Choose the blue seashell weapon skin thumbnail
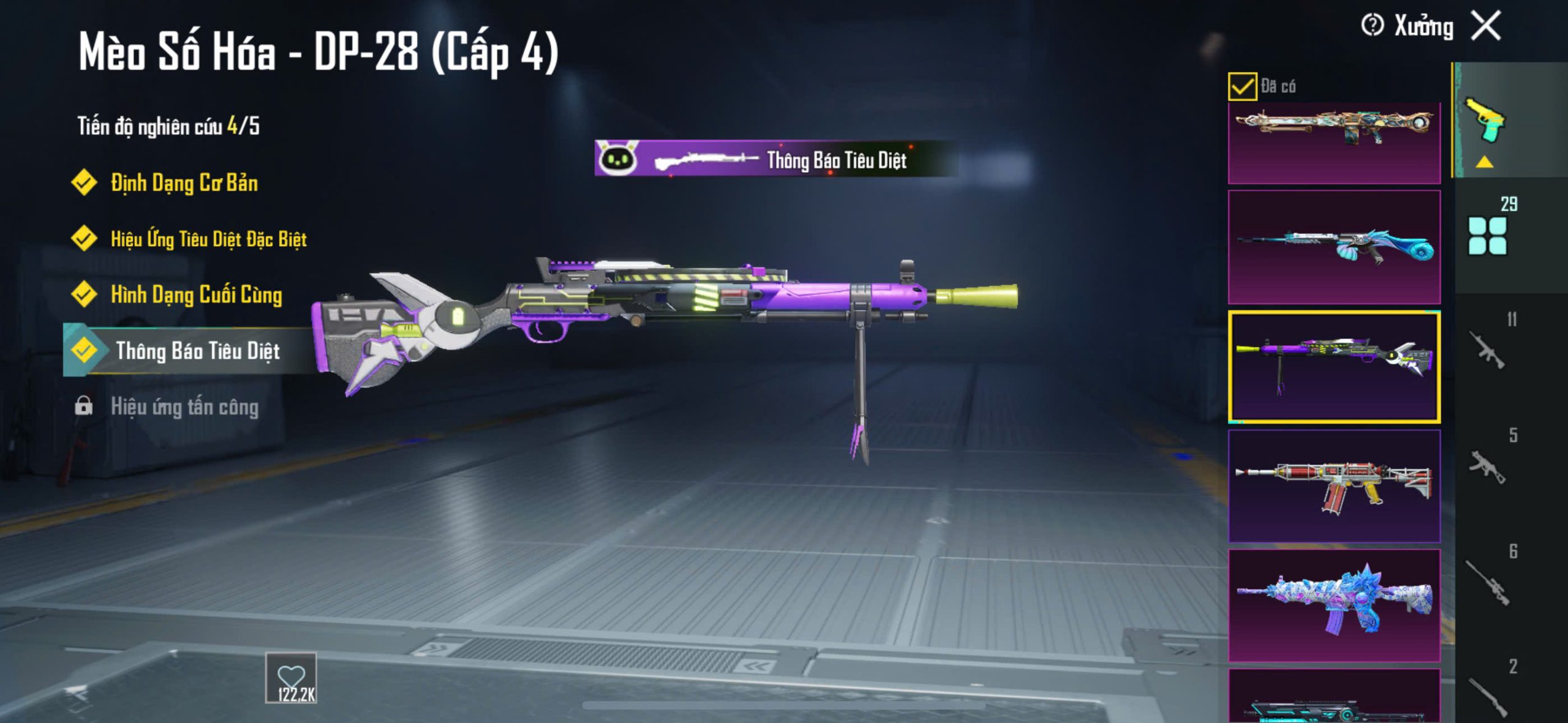The width and height of the screenshot is (1568, 723). pos(1334,247)
